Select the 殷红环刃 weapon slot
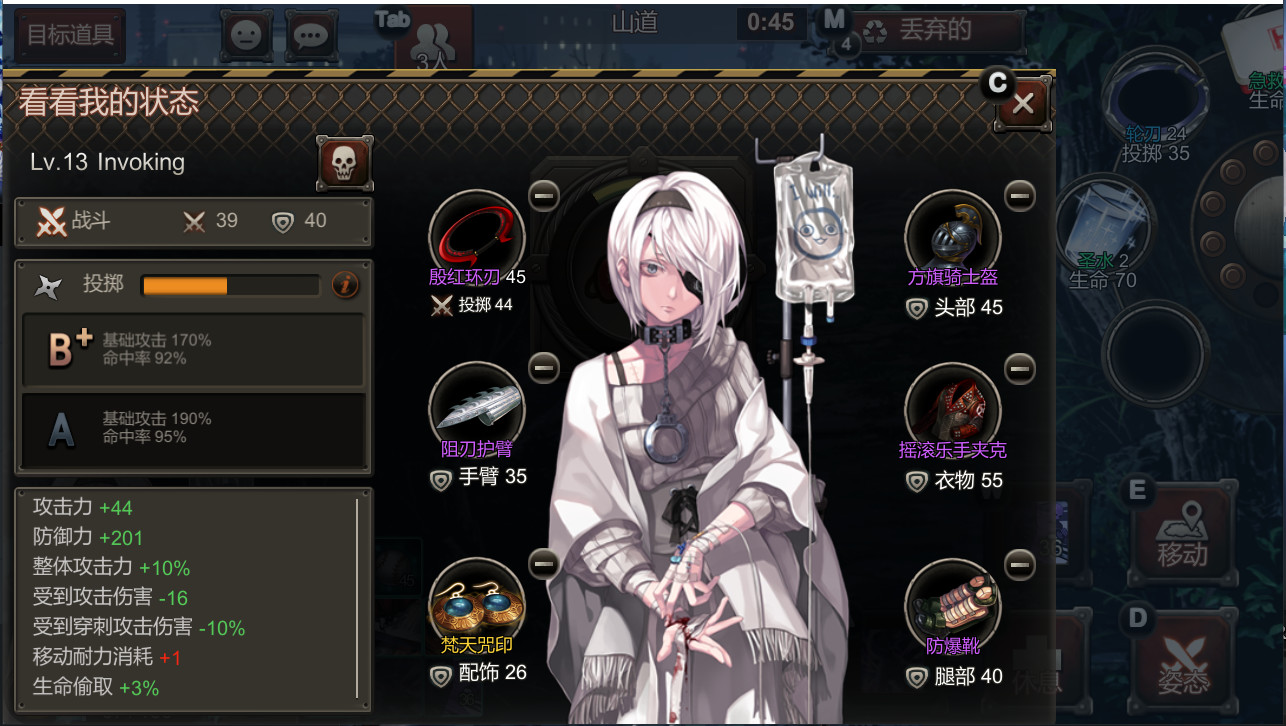 point(477,238)
